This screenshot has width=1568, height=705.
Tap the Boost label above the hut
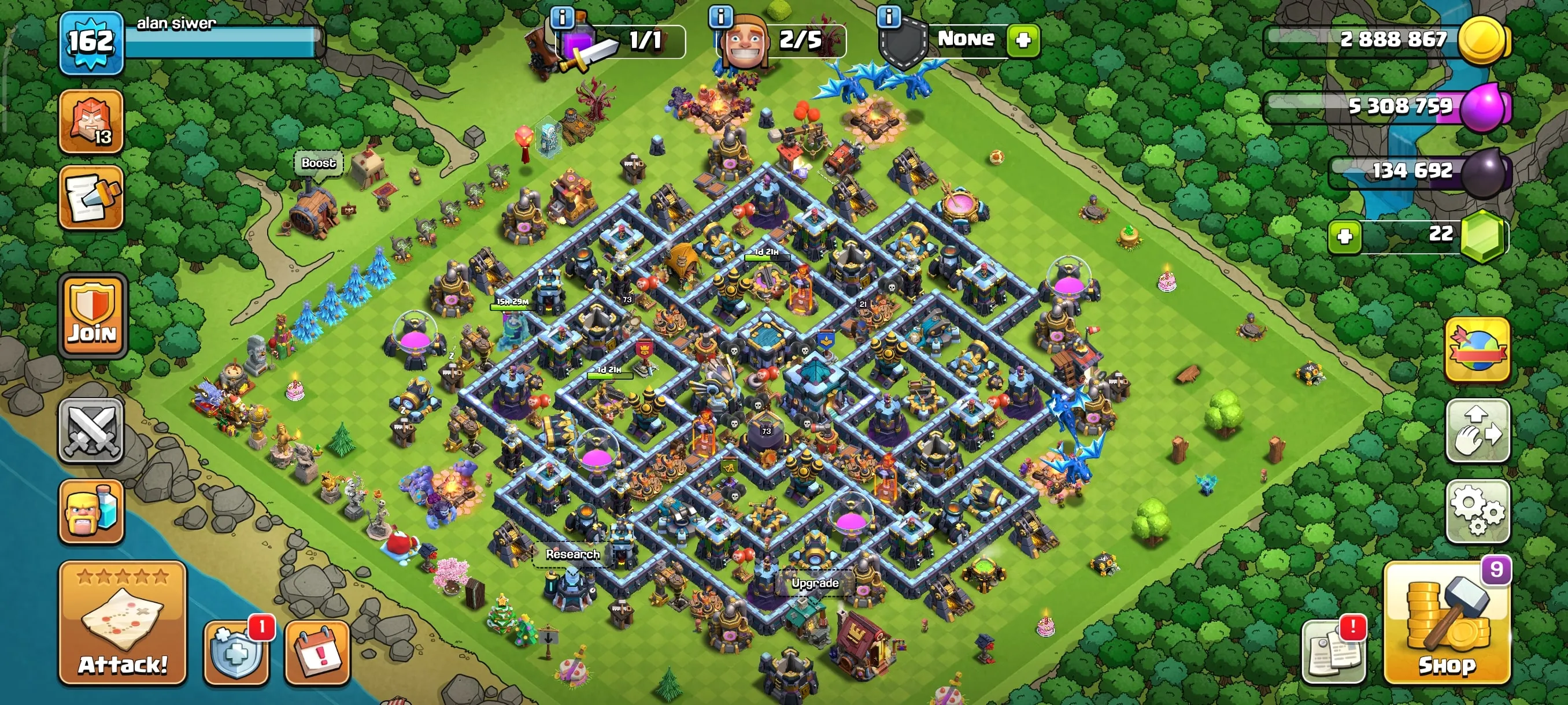[319, 162]
